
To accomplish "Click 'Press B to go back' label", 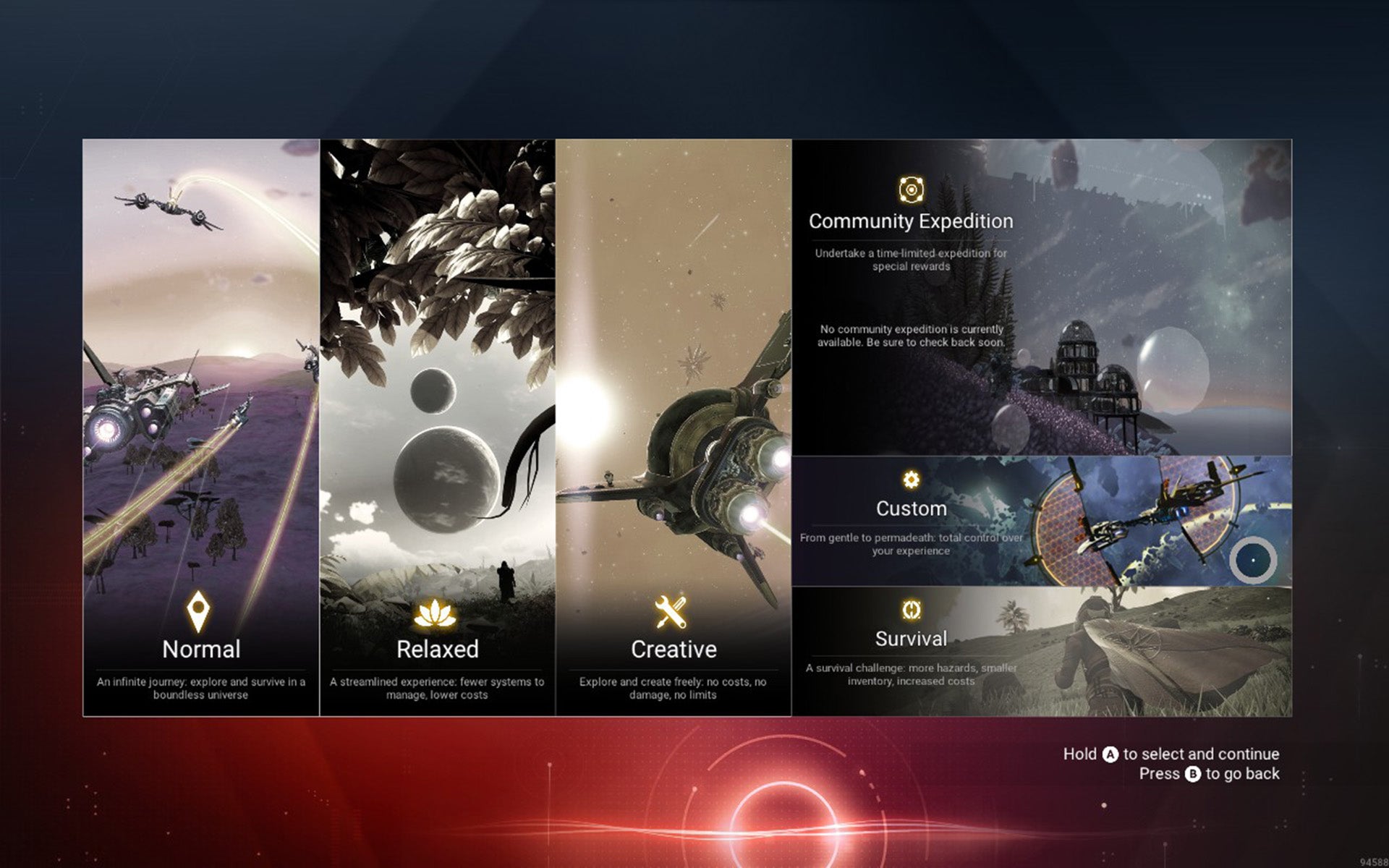I will tap(1209, 773).
